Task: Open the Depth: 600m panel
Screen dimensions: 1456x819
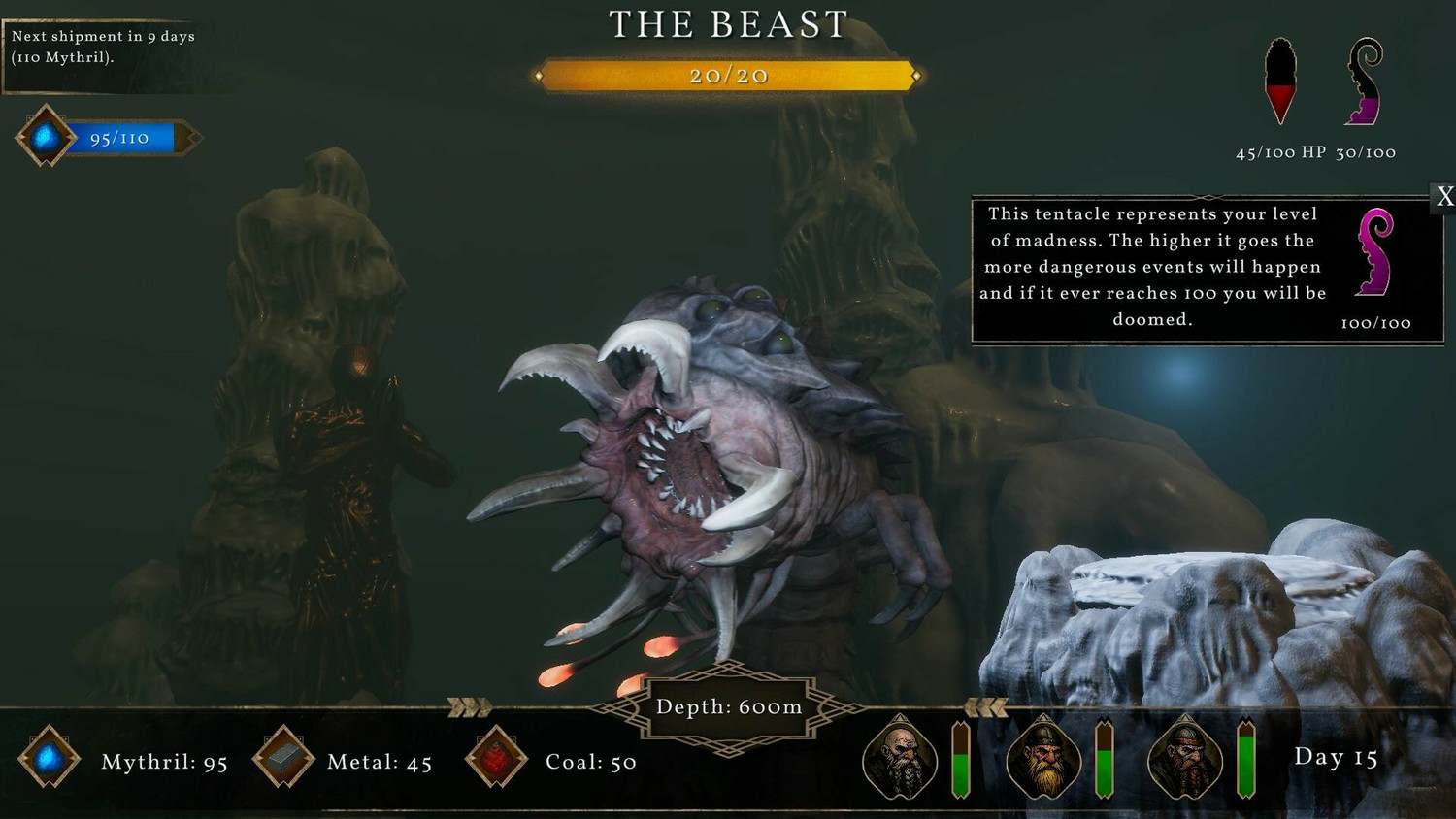Action: [729, 707]
